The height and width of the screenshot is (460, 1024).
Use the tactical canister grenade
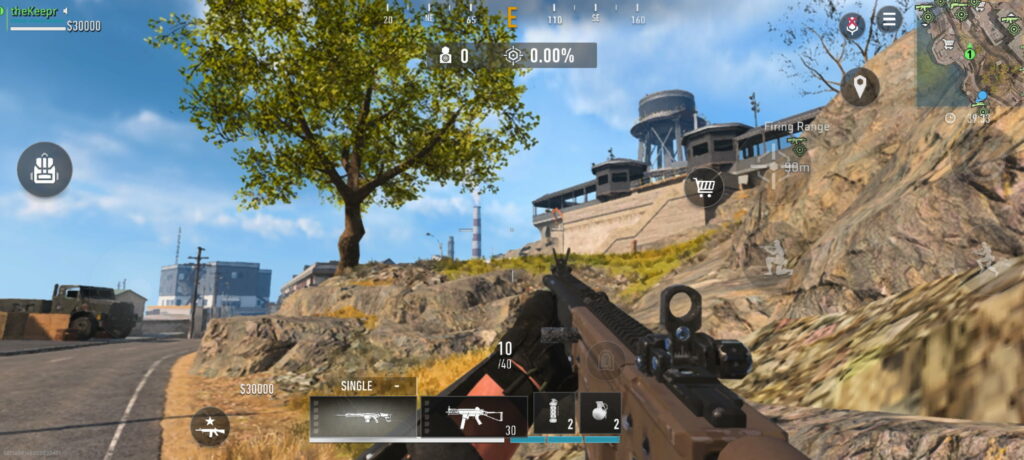[x=554, y=413]
